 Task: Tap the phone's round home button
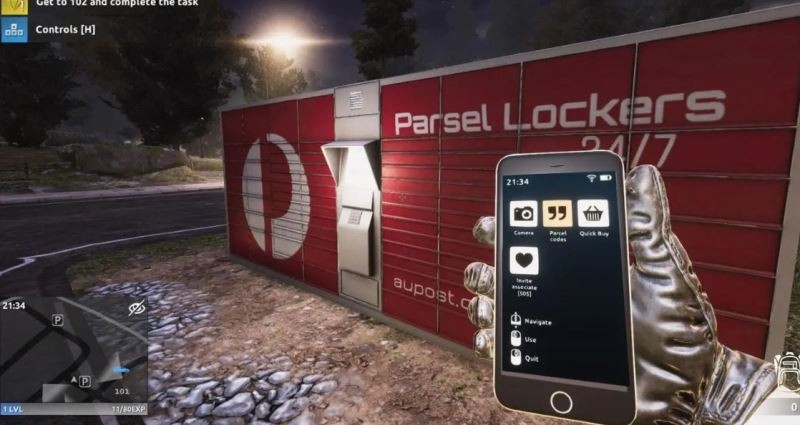561,401
